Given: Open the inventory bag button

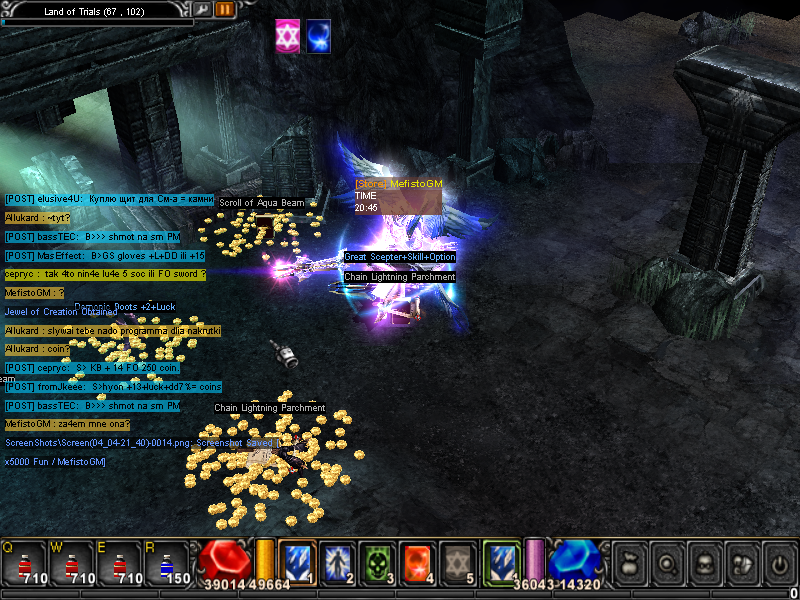Looking at the screenshot, I should [628, 565].
